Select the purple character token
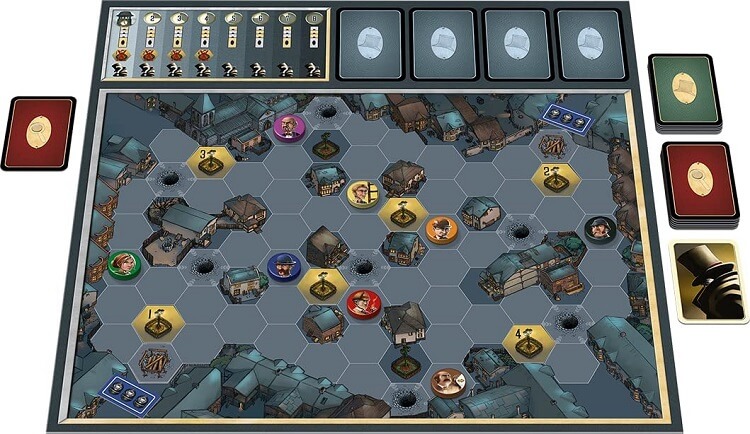Viewport: 750px width, 434px height. pos(289,127)
